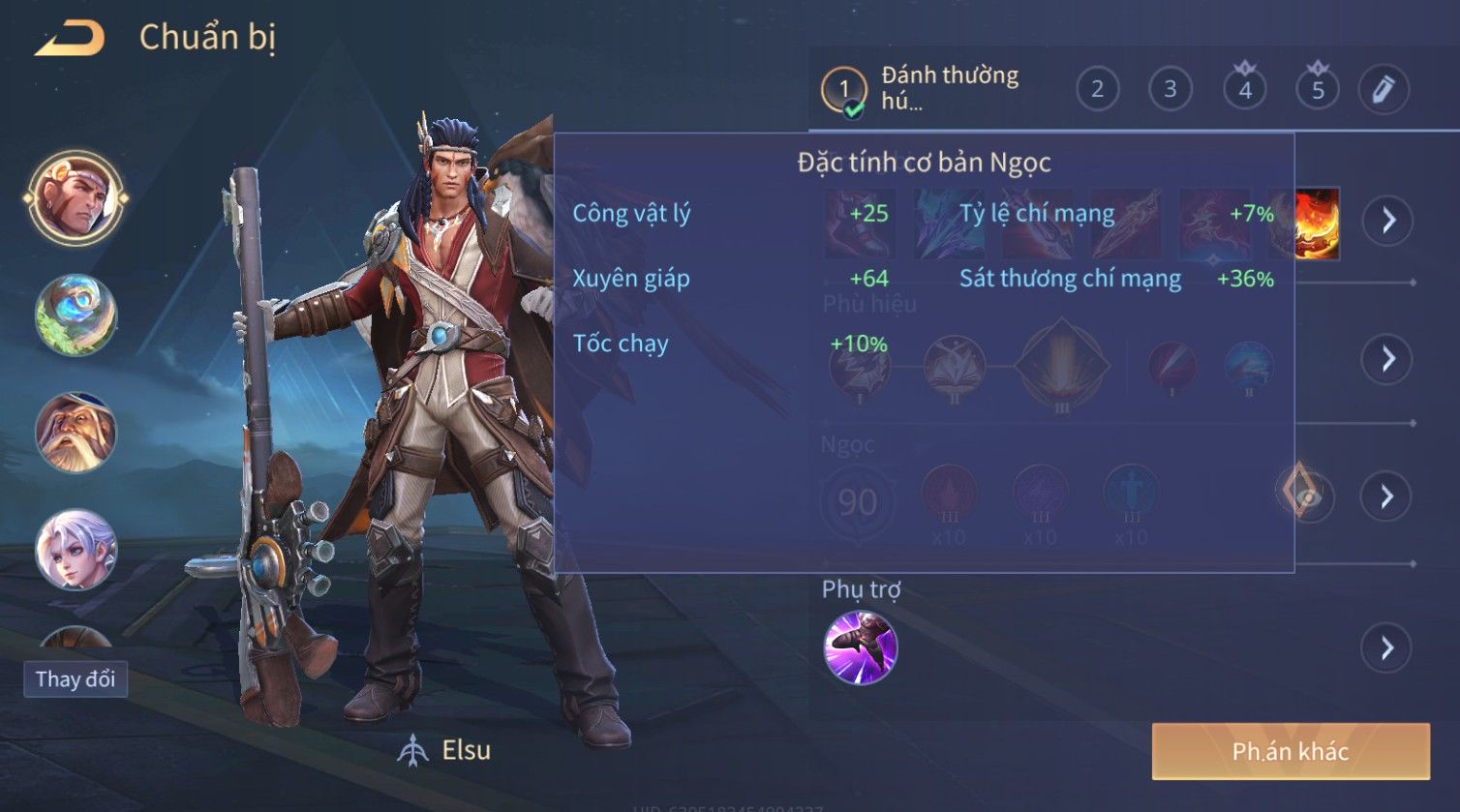Click the Phán khác button
This screenshot has height=812, width=1460.
pyautogui.click(x=1290, y=751)
